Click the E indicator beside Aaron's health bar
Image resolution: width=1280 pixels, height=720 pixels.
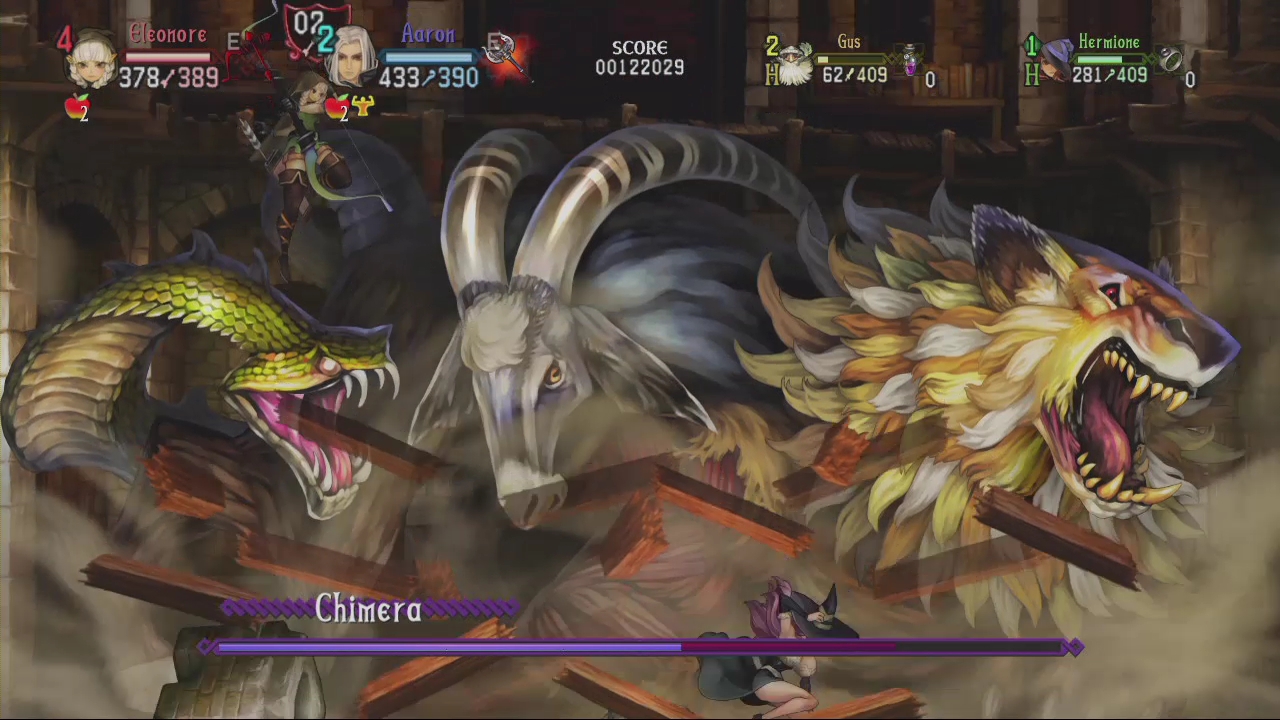click(492, 40)
